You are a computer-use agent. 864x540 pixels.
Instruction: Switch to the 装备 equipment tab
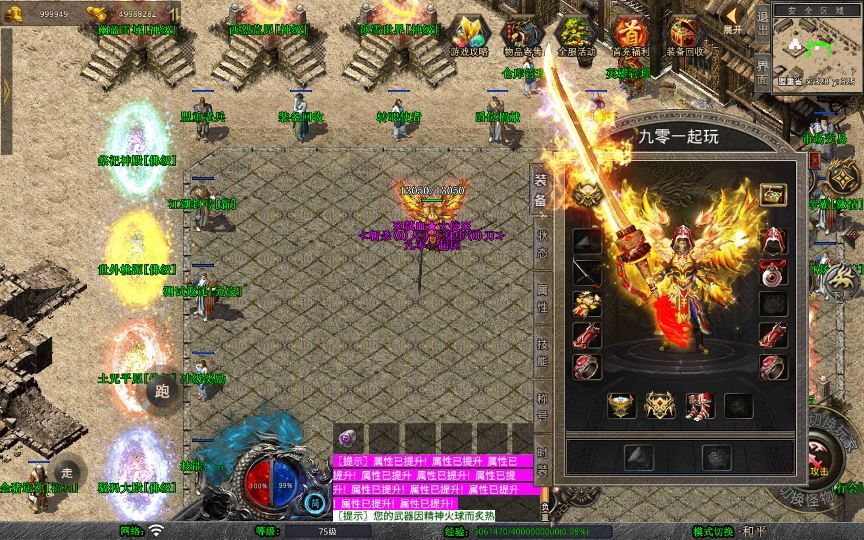pos(541,188)
